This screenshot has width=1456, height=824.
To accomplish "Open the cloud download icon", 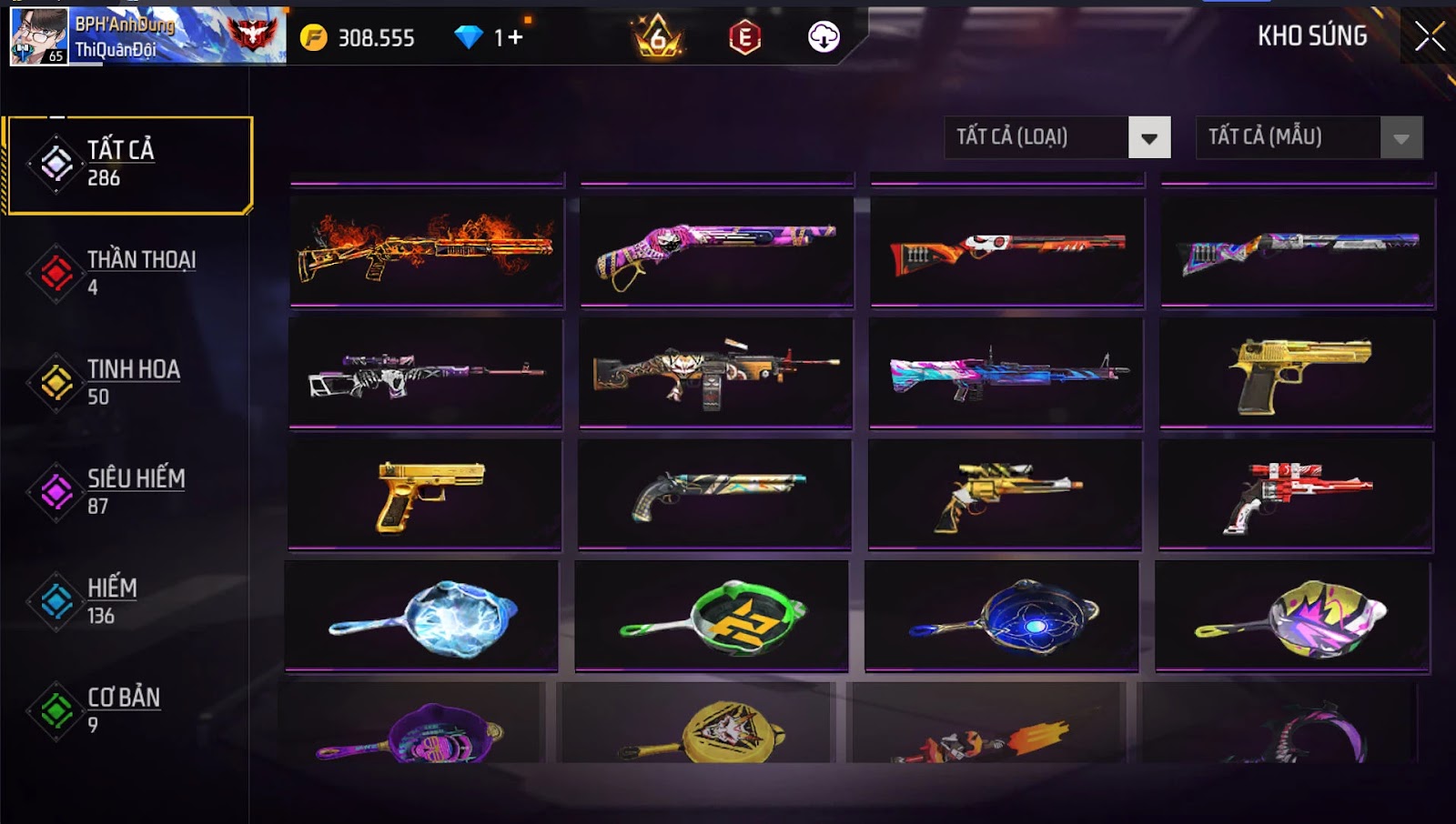I will pyautogui.click(x=824, y=37).
